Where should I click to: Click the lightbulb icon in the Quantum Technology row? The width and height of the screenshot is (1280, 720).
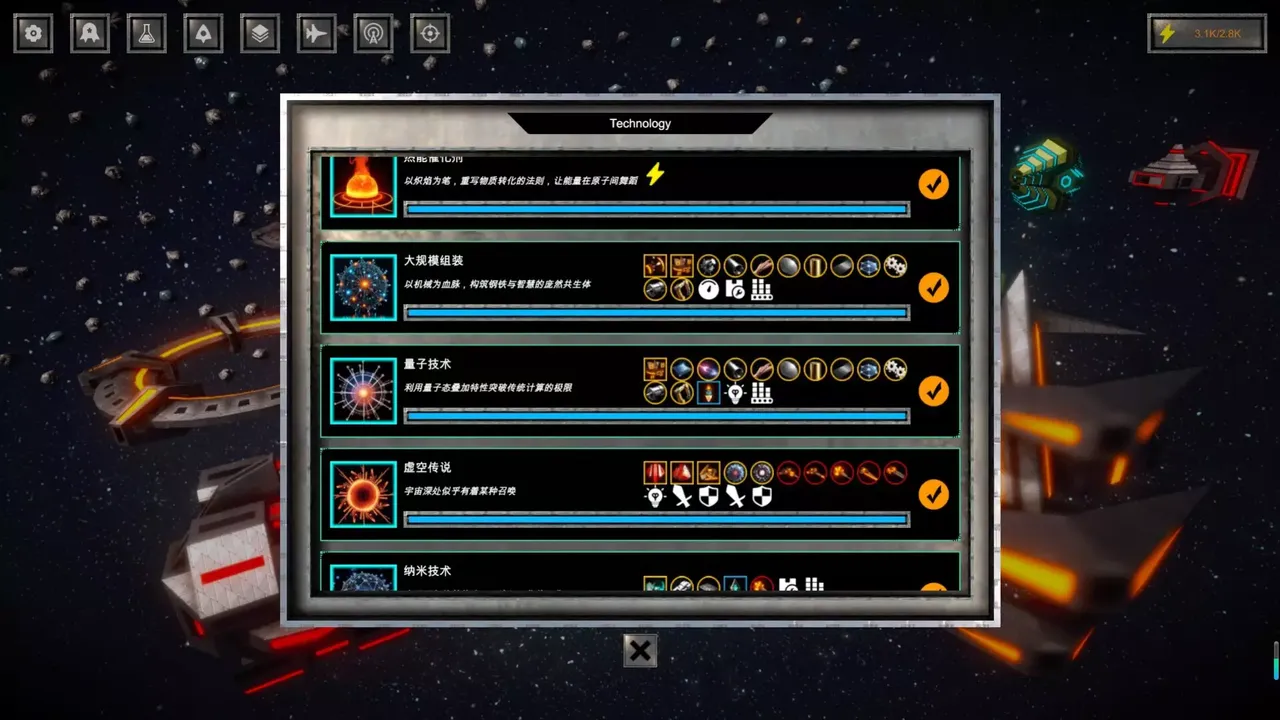[x=733, y=393]
